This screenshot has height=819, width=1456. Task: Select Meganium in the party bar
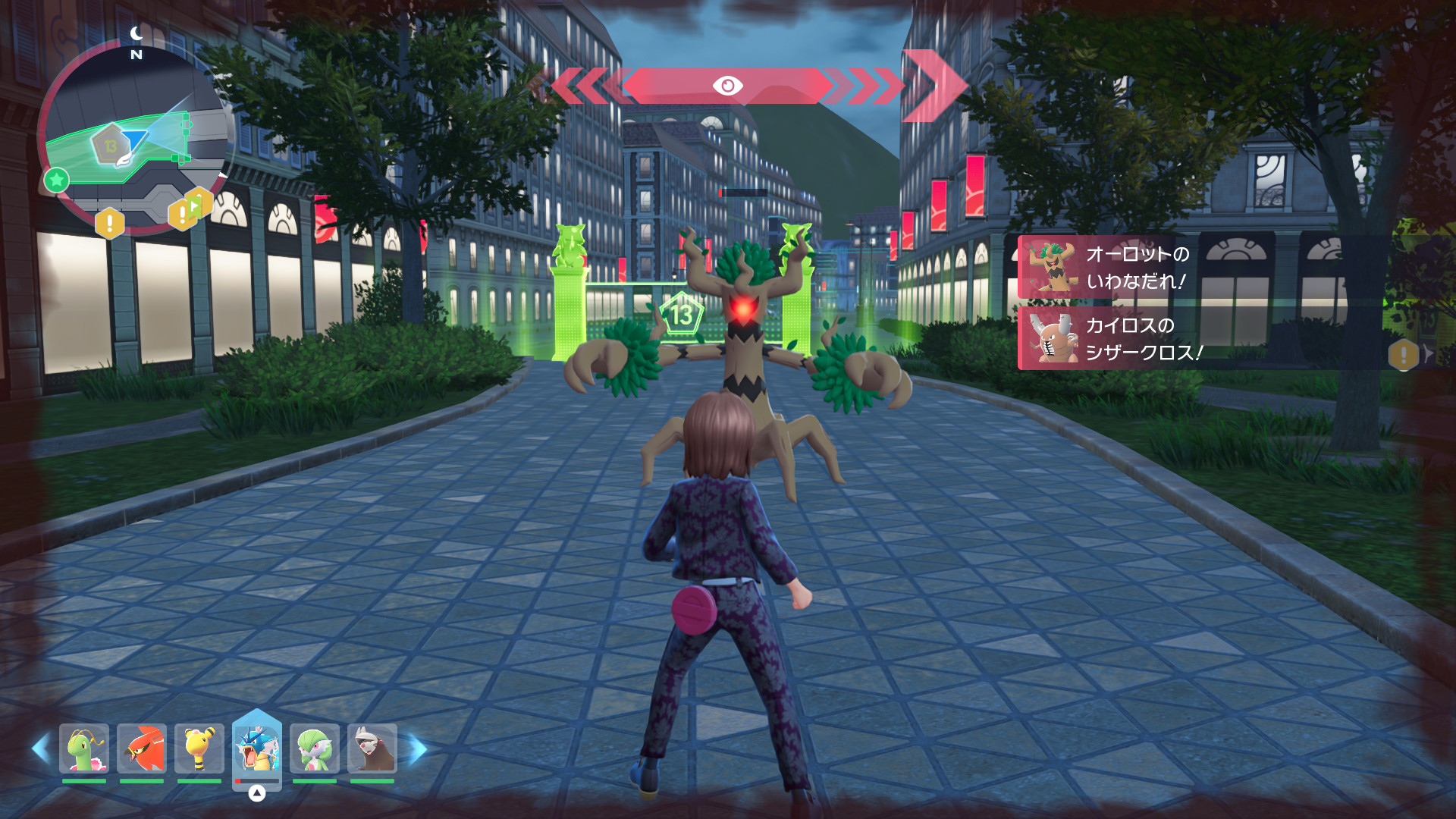(x=84, y=748)
